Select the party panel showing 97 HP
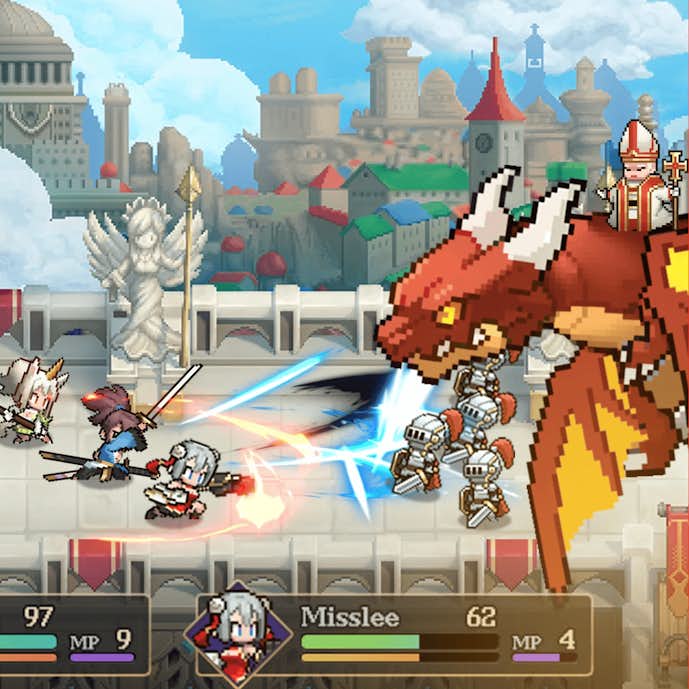Screen dimensions: 689x689 [x=70, y=635]
